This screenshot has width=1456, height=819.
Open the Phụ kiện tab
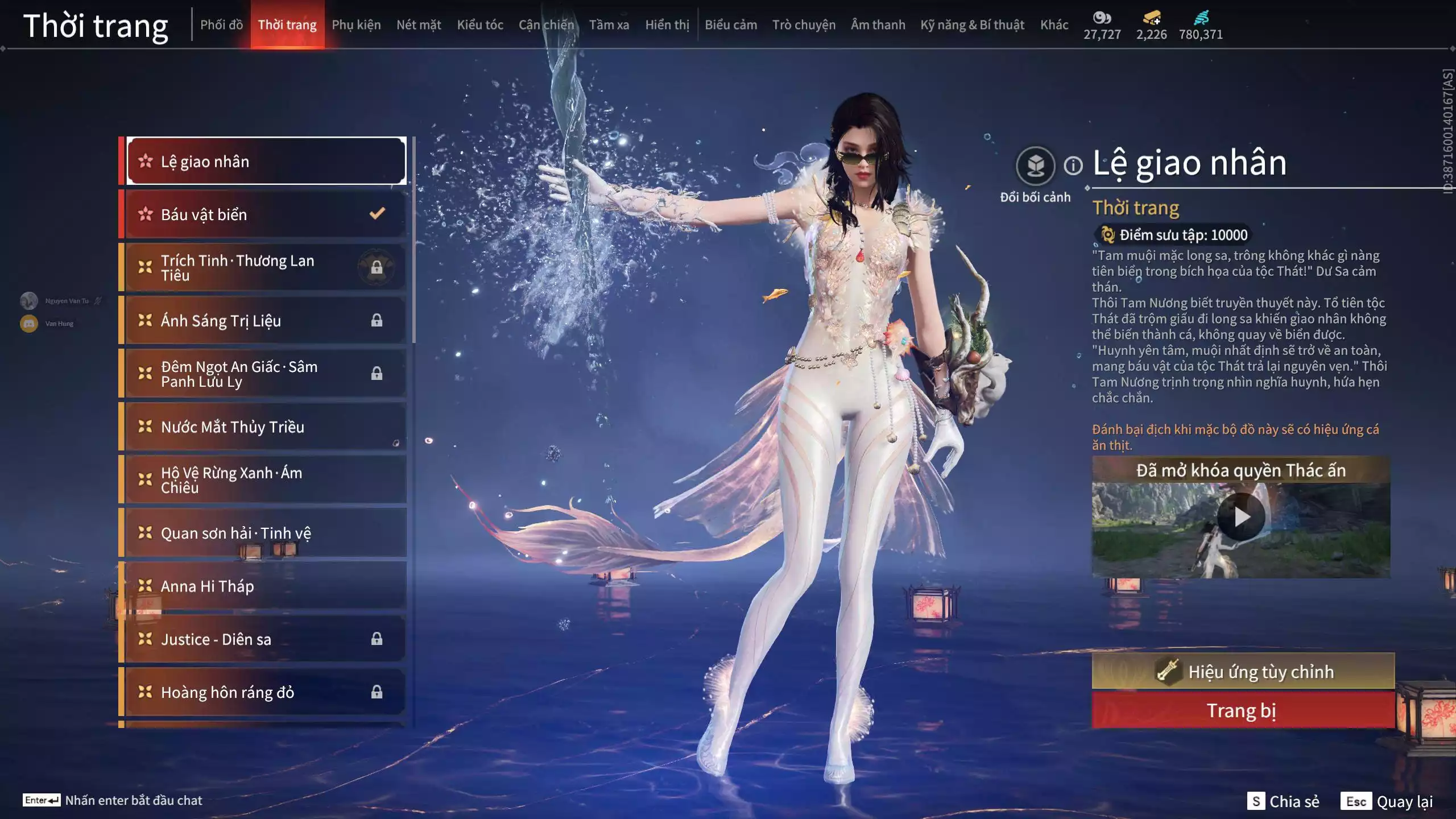coord(356,25)
